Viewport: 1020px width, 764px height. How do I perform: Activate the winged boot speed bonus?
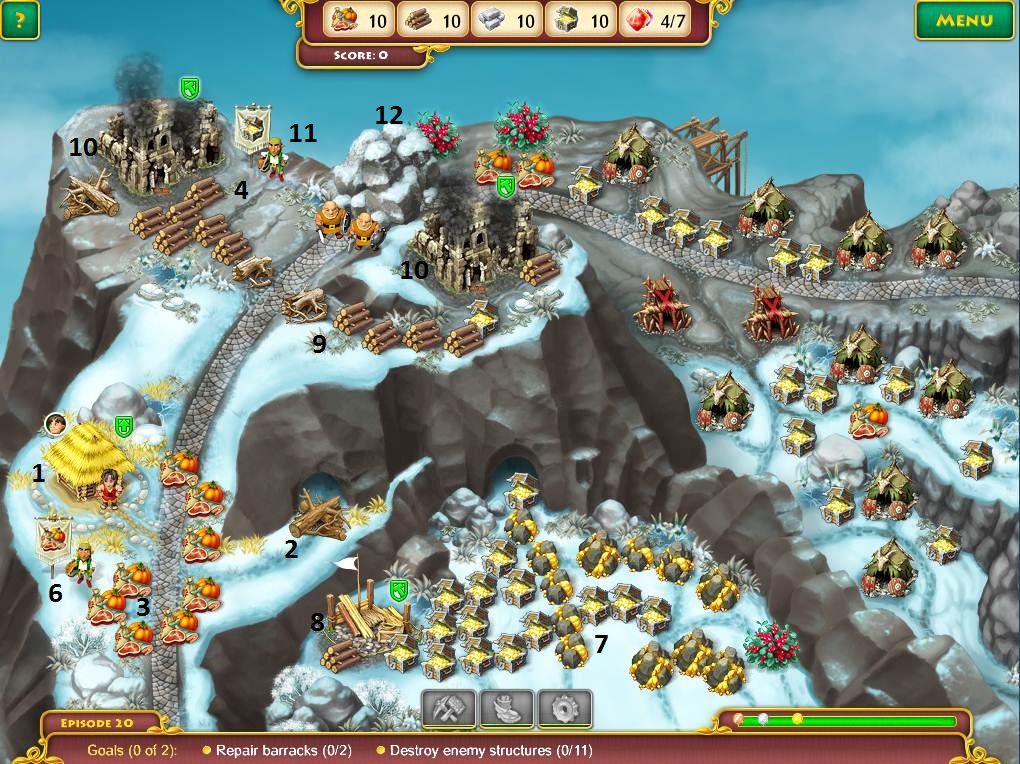[x=507, y=709]
